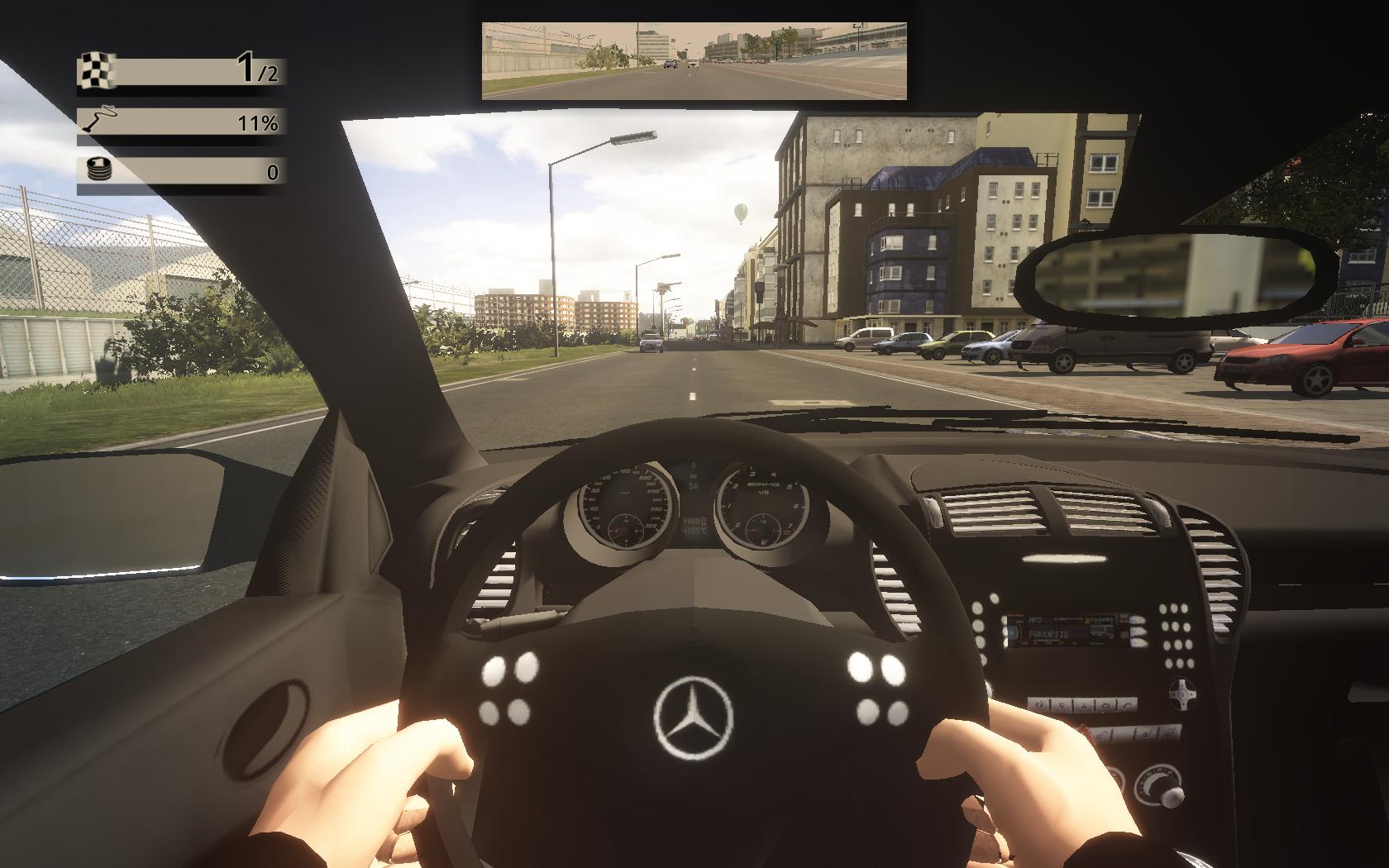
Task: Click the rear-view mirror display overlay
Action: click(694, 60)
